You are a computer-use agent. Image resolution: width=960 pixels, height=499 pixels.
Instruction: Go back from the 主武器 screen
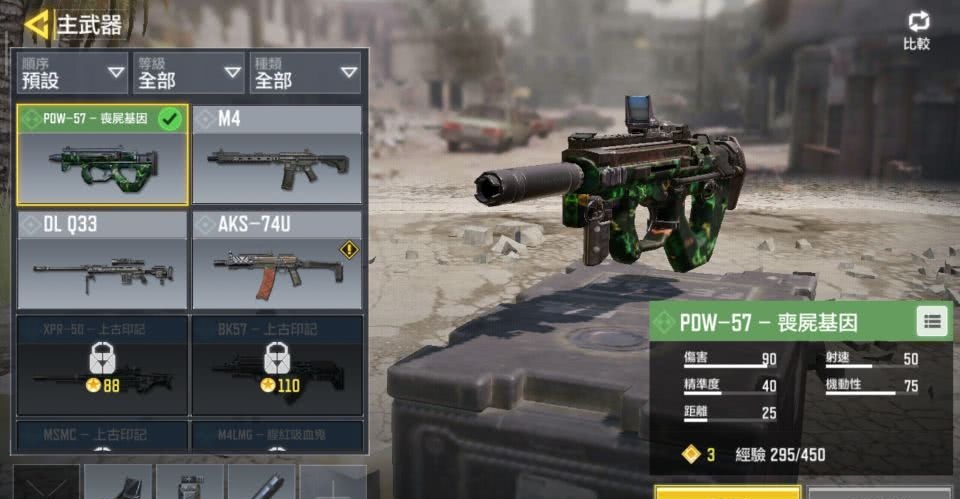pos(38,24)
